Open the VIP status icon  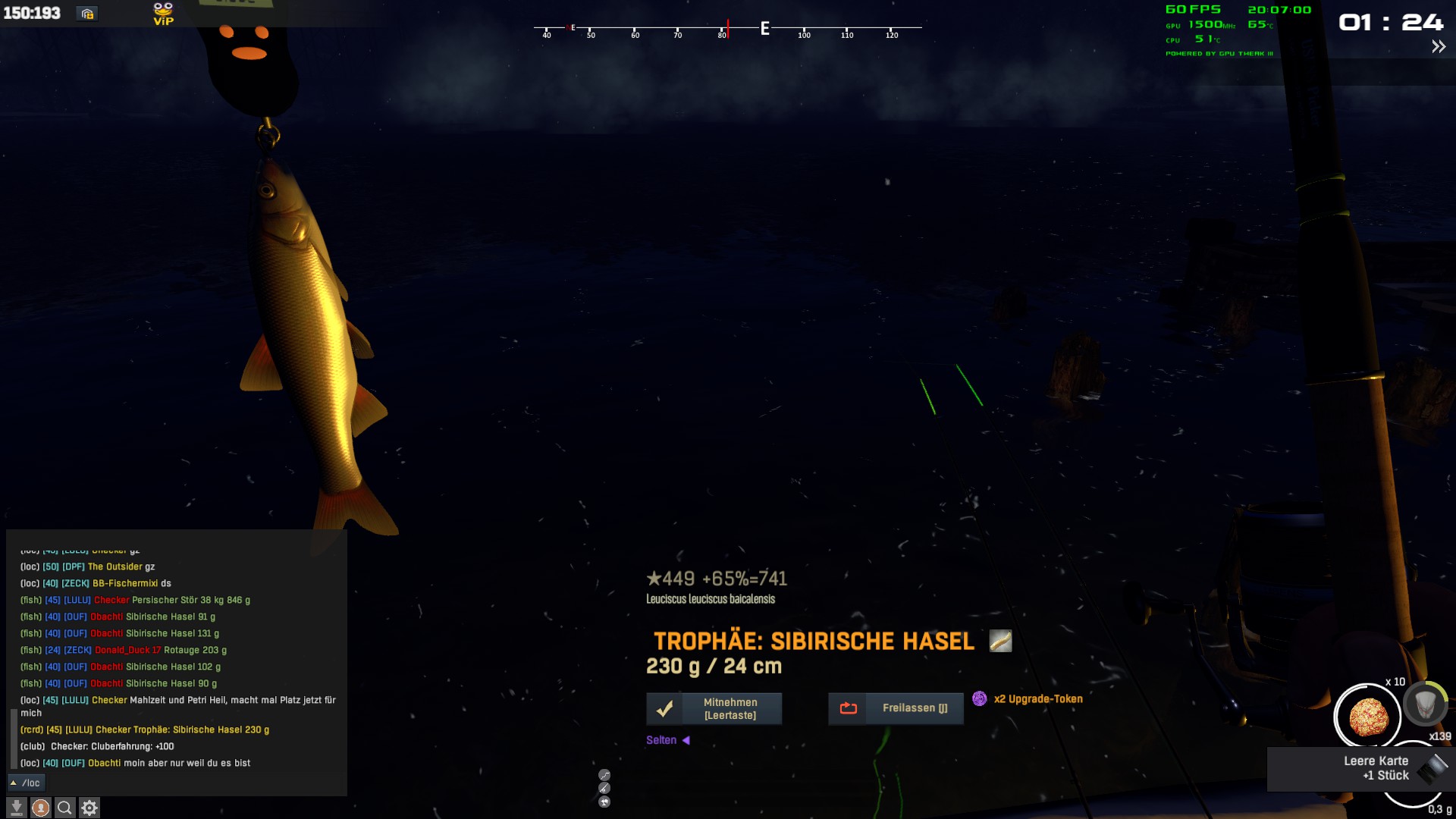[163, 14]
